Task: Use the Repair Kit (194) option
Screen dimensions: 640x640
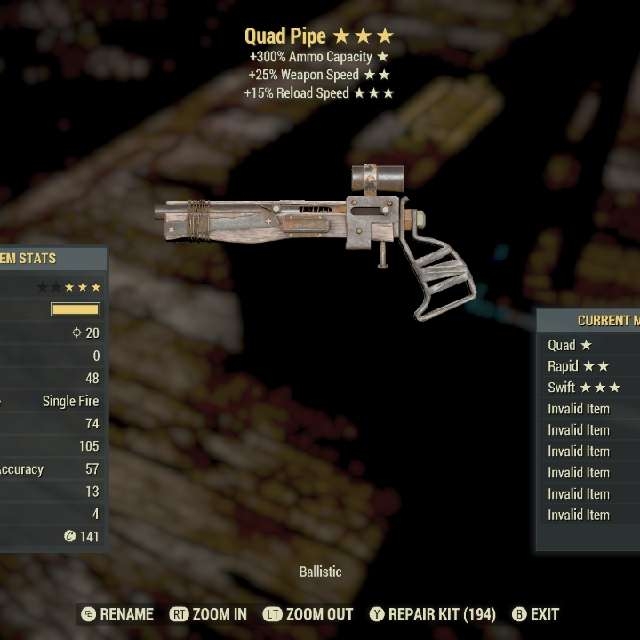Action: 432,614
